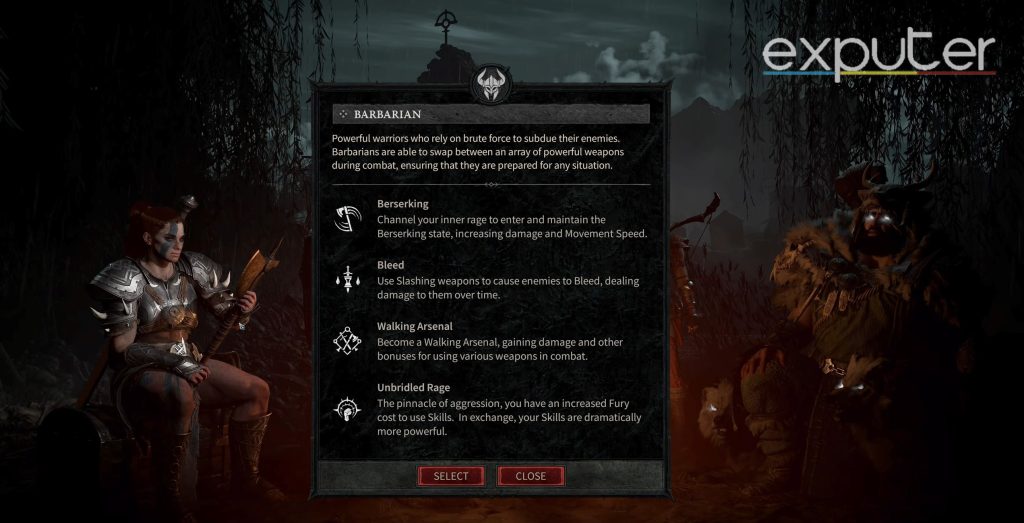Close the Barbarian class details panel
Viewport: 1024px width, 523px height.
(x=530, y=476)
